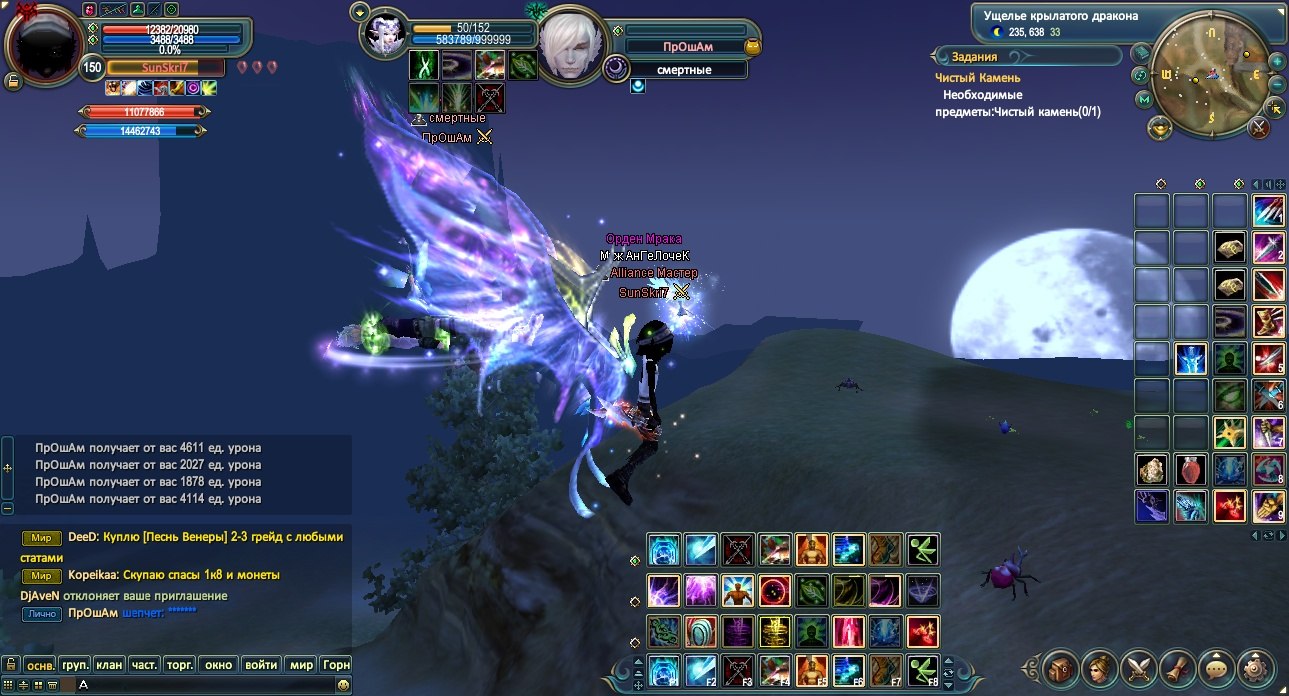This screenshot has height=696, width=1289.
Task: Open the quest scroll menu button
Action: [x=1178, y=668]
